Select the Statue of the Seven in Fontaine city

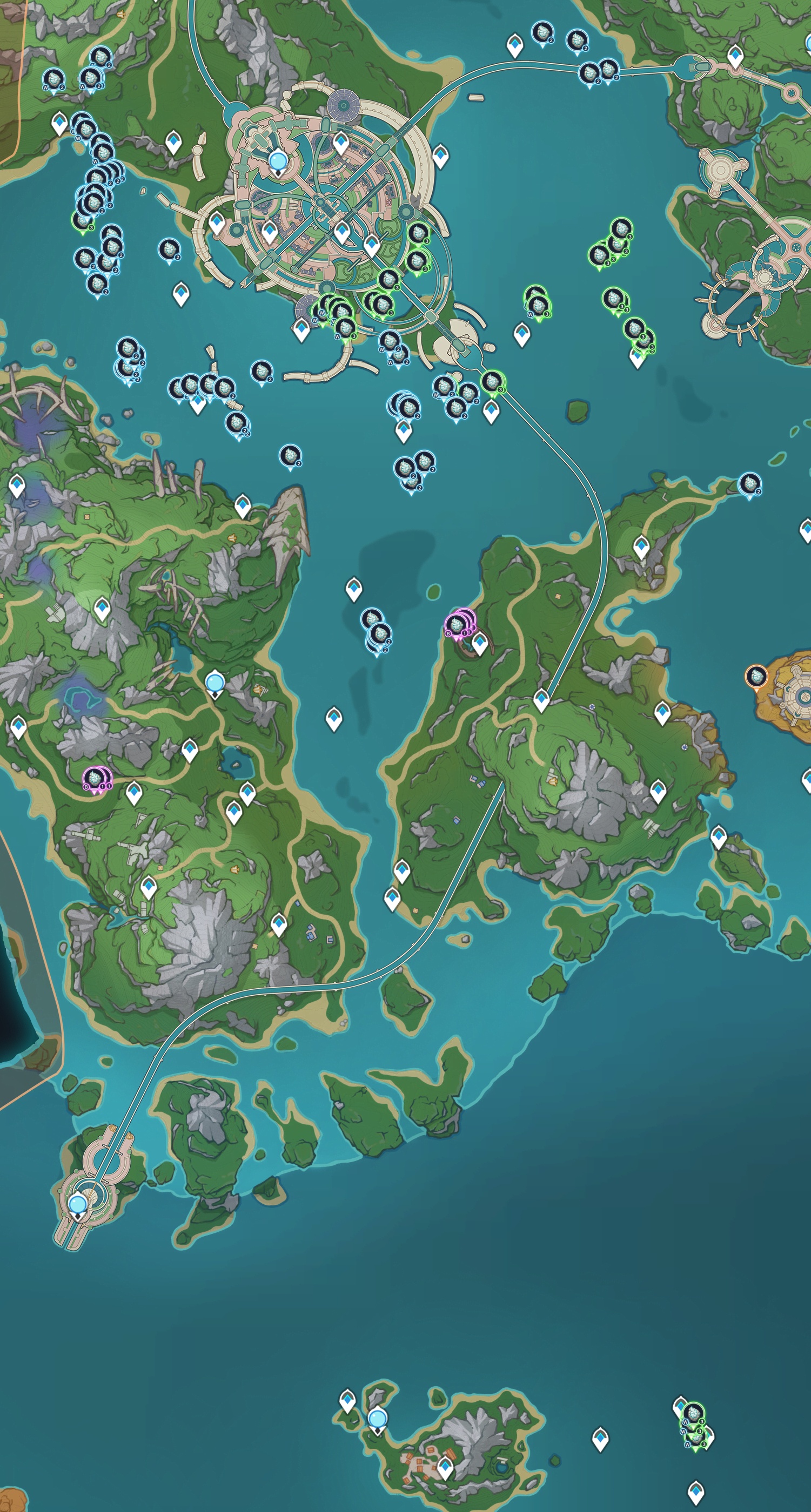277,160
